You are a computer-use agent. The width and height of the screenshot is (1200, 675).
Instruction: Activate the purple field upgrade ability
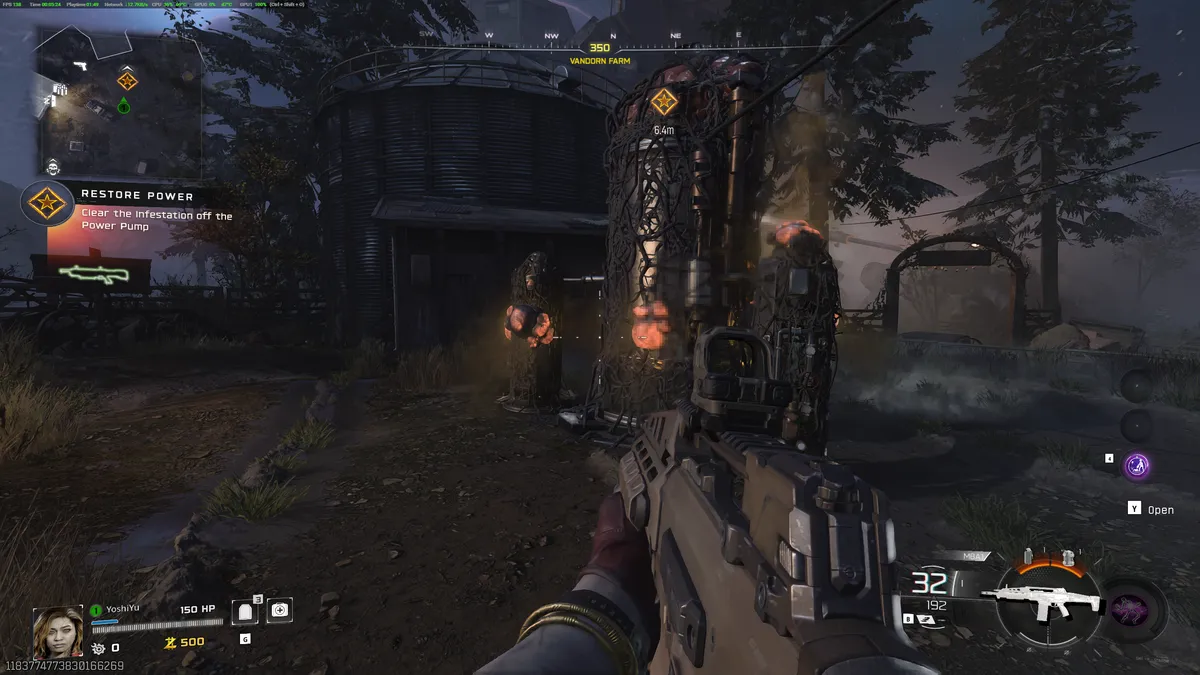click(x=1136, y=465)
